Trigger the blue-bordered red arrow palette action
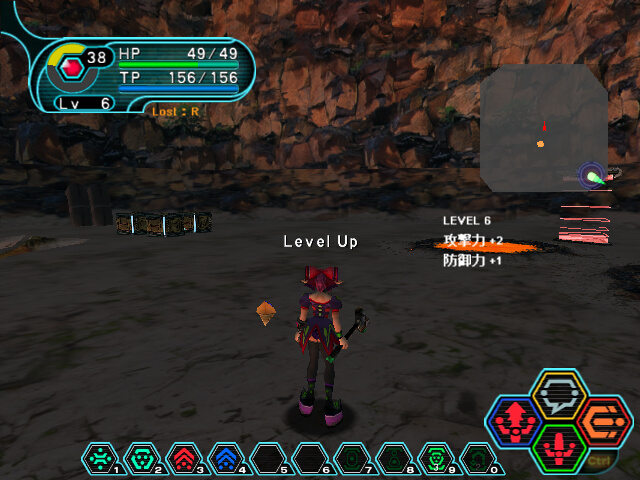The height and width of the screenshot is (480, 640). [x=514, y=422]
